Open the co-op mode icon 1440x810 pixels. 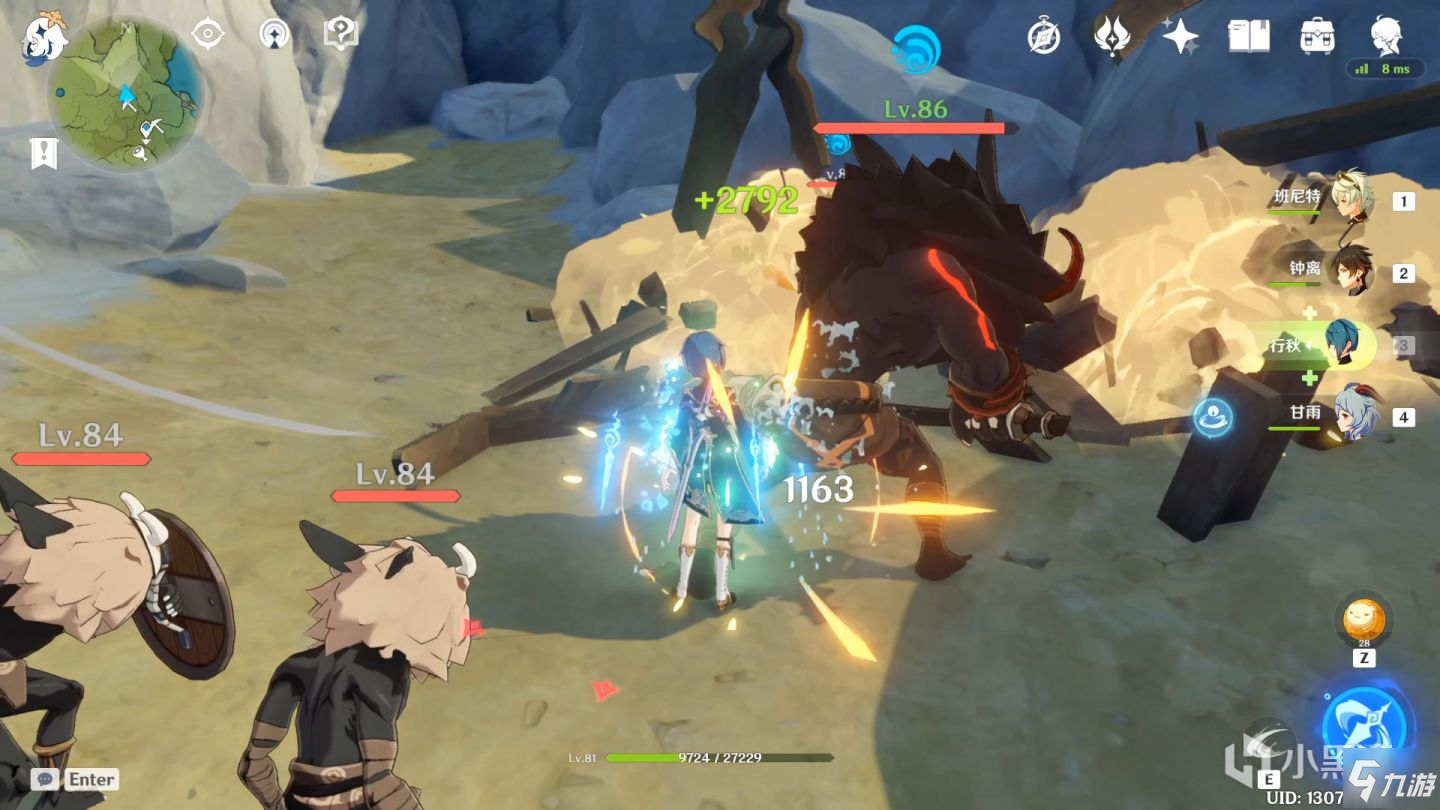pos(274,34)
